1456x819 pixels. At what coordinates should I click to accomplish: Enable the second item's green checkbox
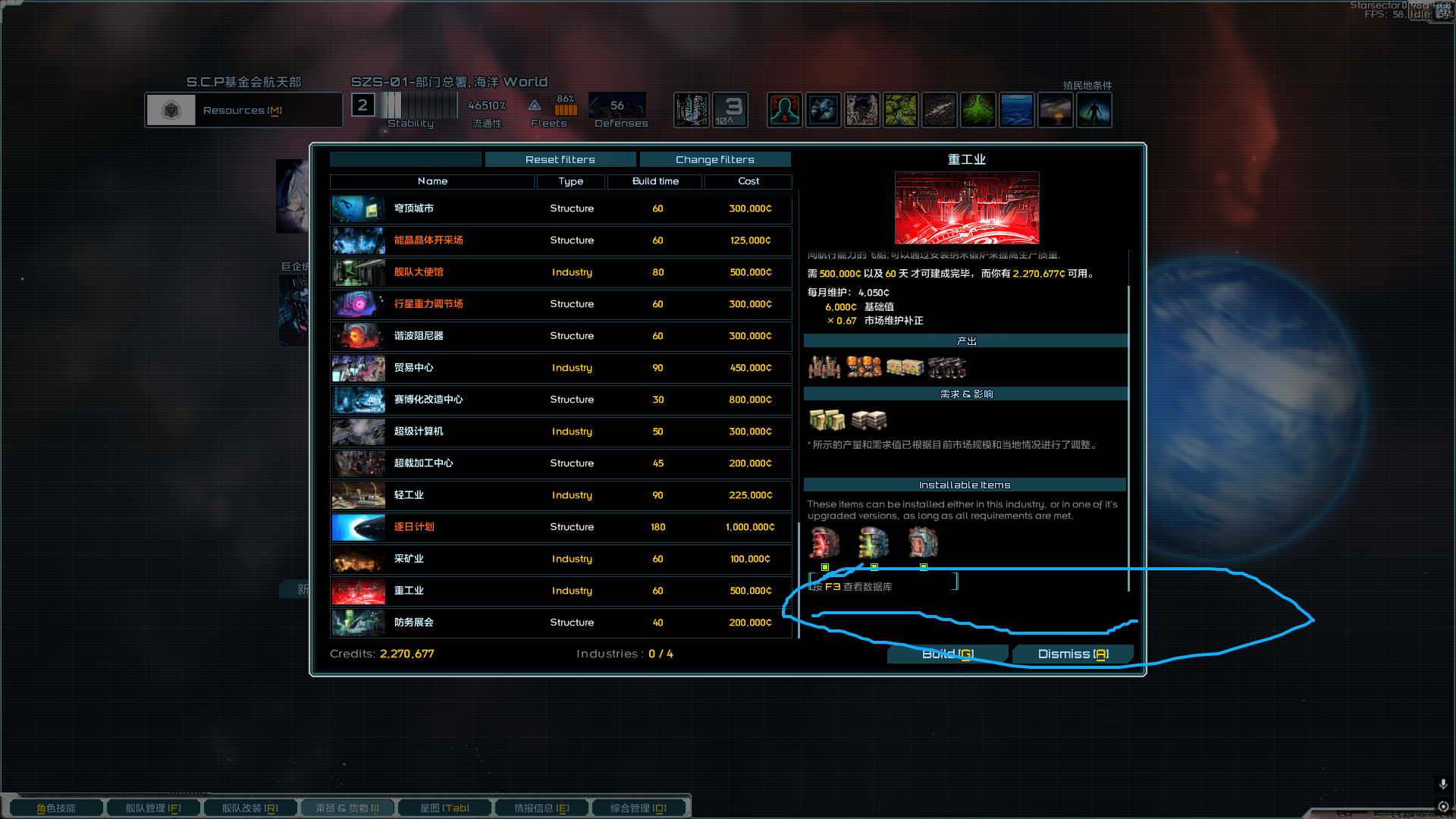tap(874, 567)
